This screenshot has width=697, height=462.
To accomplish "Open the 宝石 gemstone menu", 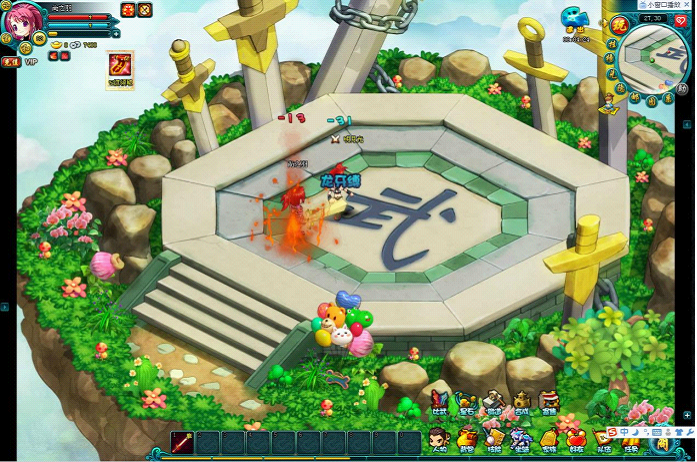I will pos(467,403).
